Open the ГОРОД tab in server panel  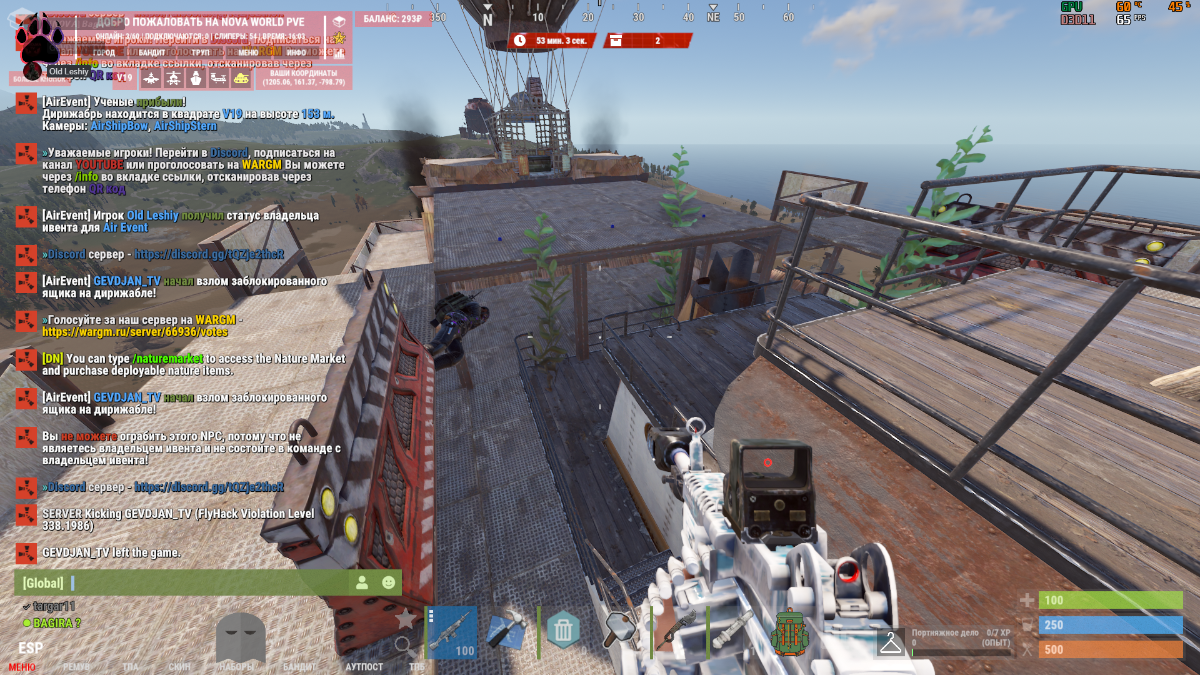104,52
